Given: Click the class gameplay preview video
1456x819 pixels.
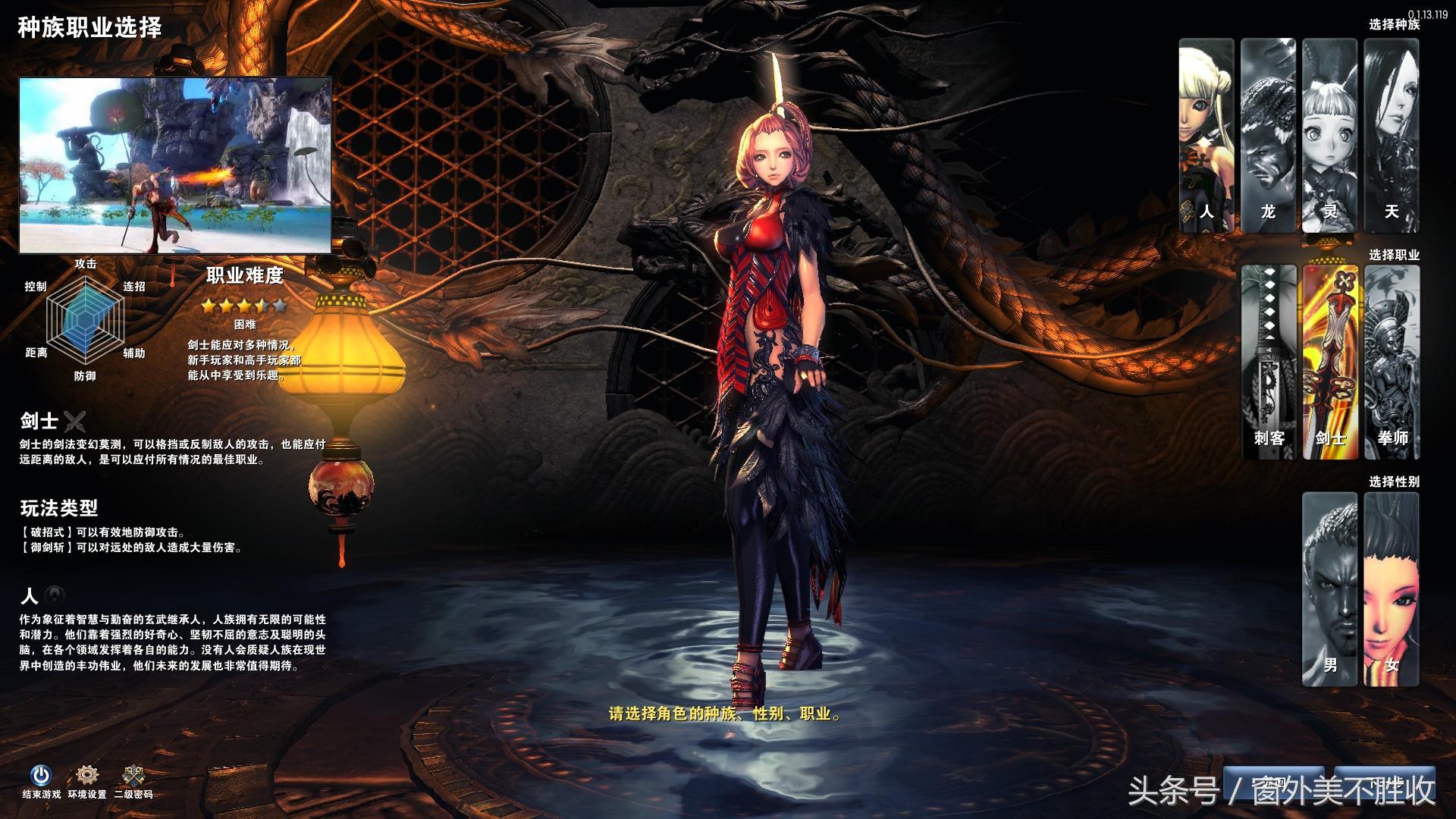Looking at the screenshot, I should point(175,165).
